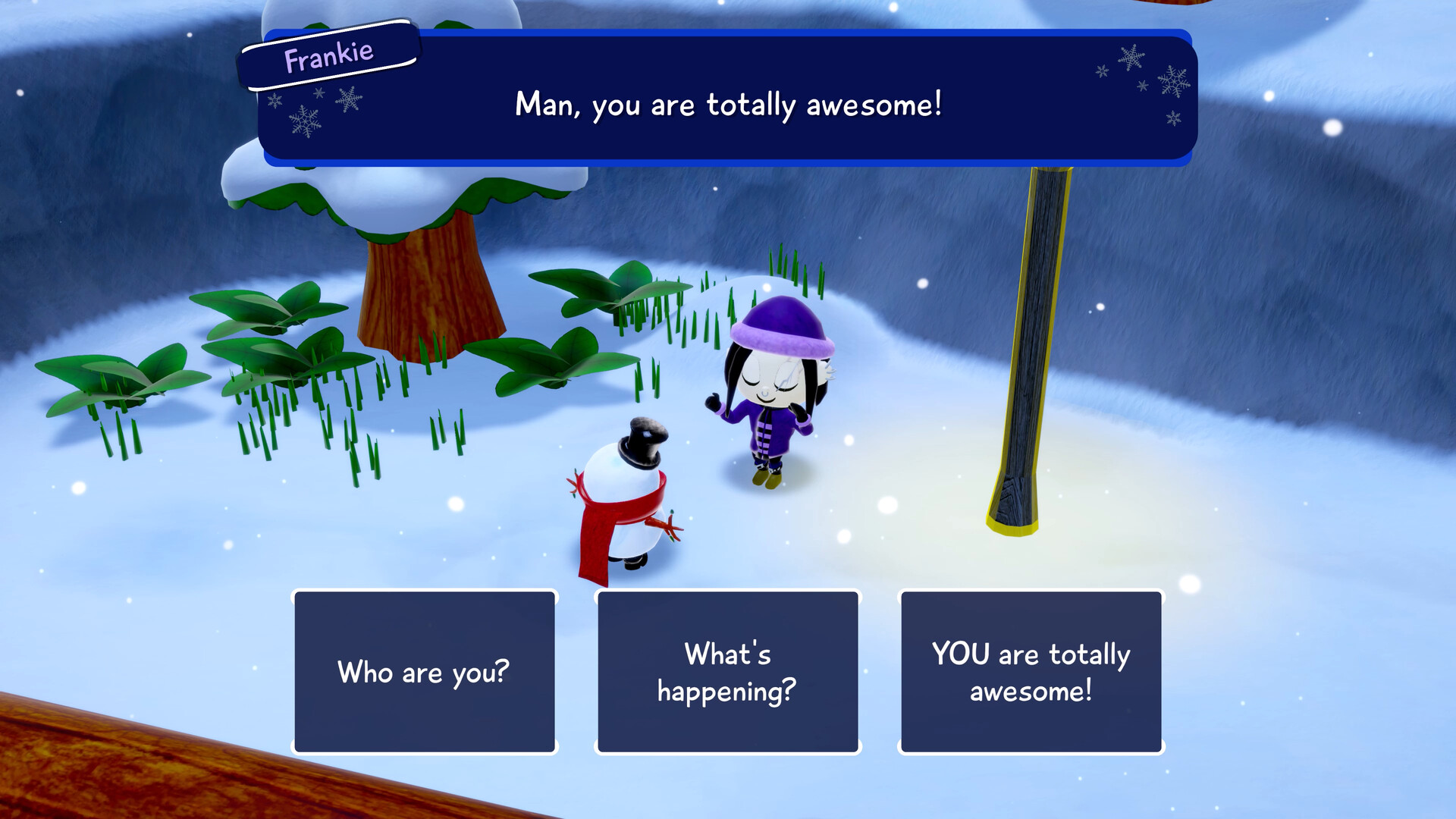The image size is (1456, 819).
Task: Reply "YOU are totally awesome!"
Action: point(1031,672)
